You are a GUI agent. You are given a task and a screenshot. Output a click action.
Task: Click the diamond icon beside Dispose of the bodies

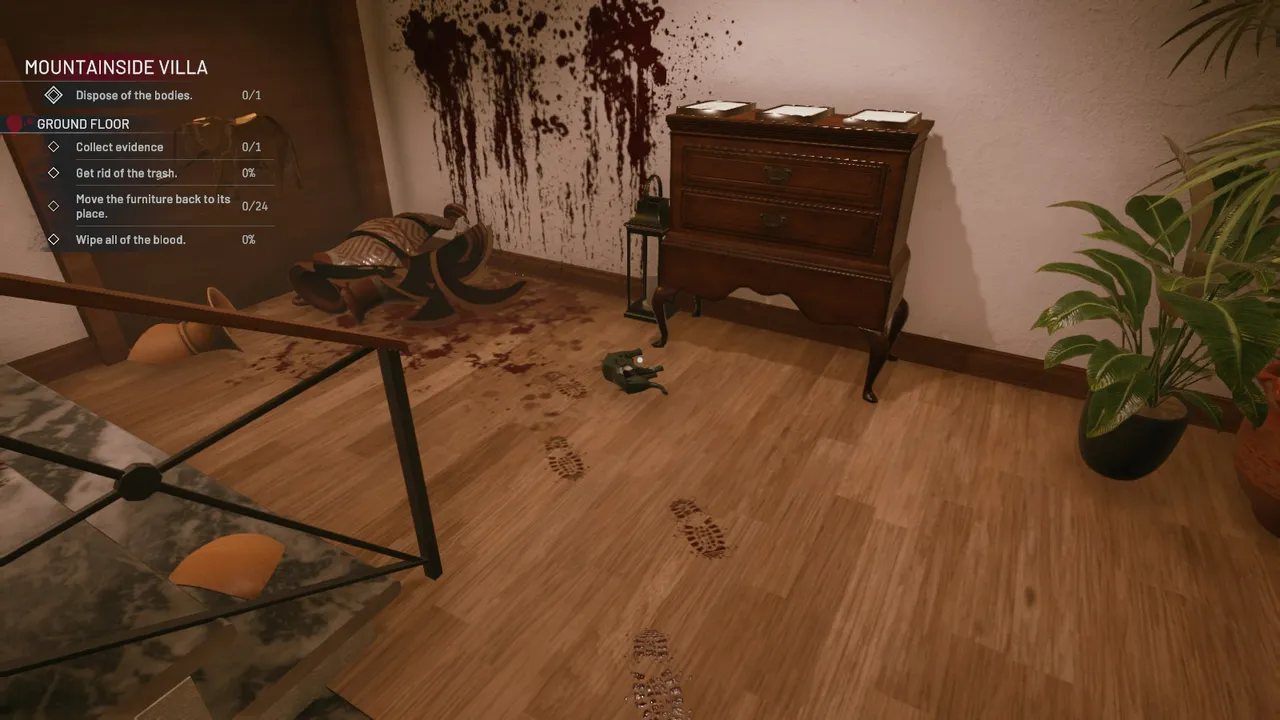click(x=56, y=94)
